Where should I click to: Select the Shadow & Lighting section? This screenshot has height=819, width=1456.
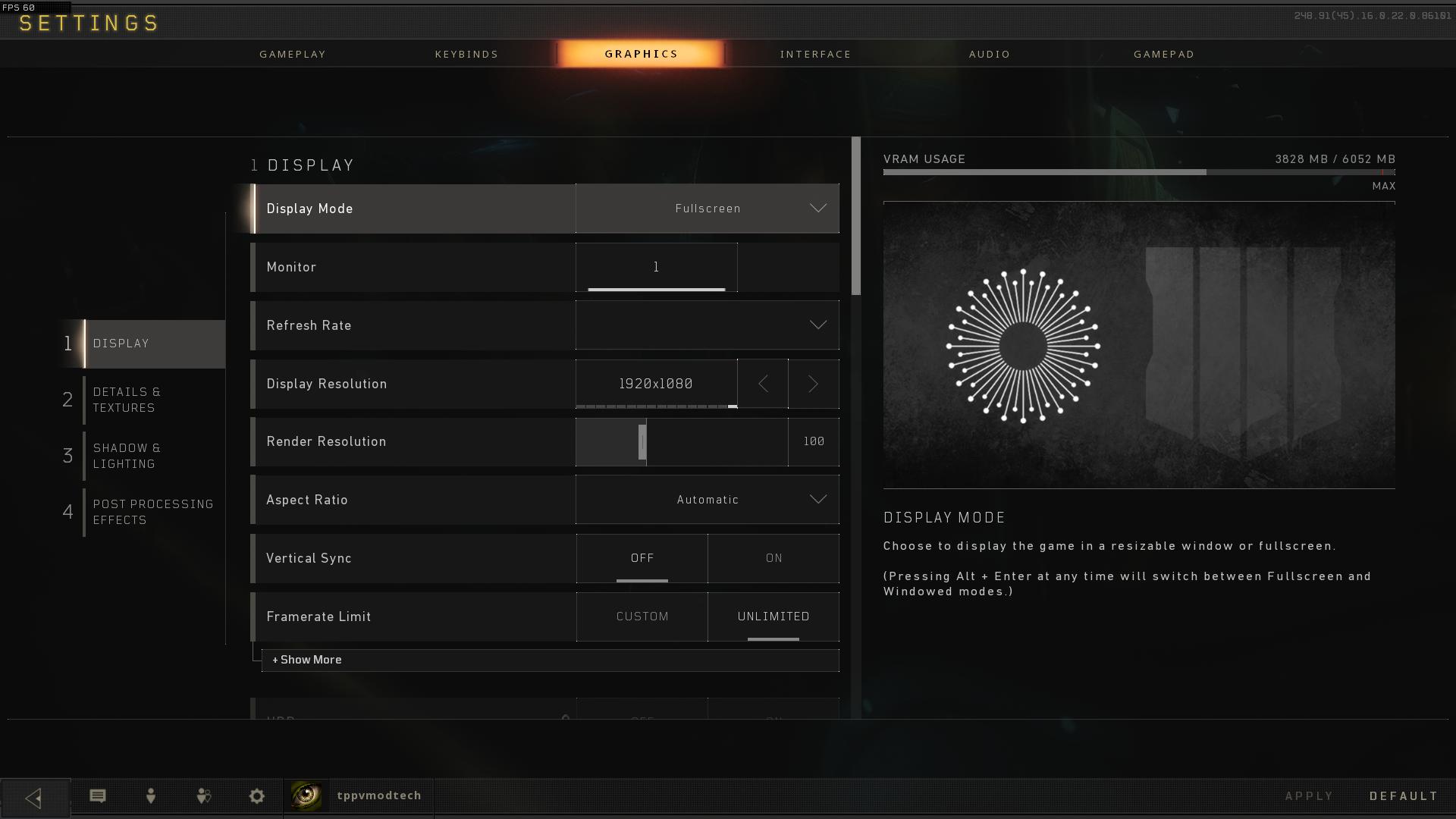tap(127, 456)
